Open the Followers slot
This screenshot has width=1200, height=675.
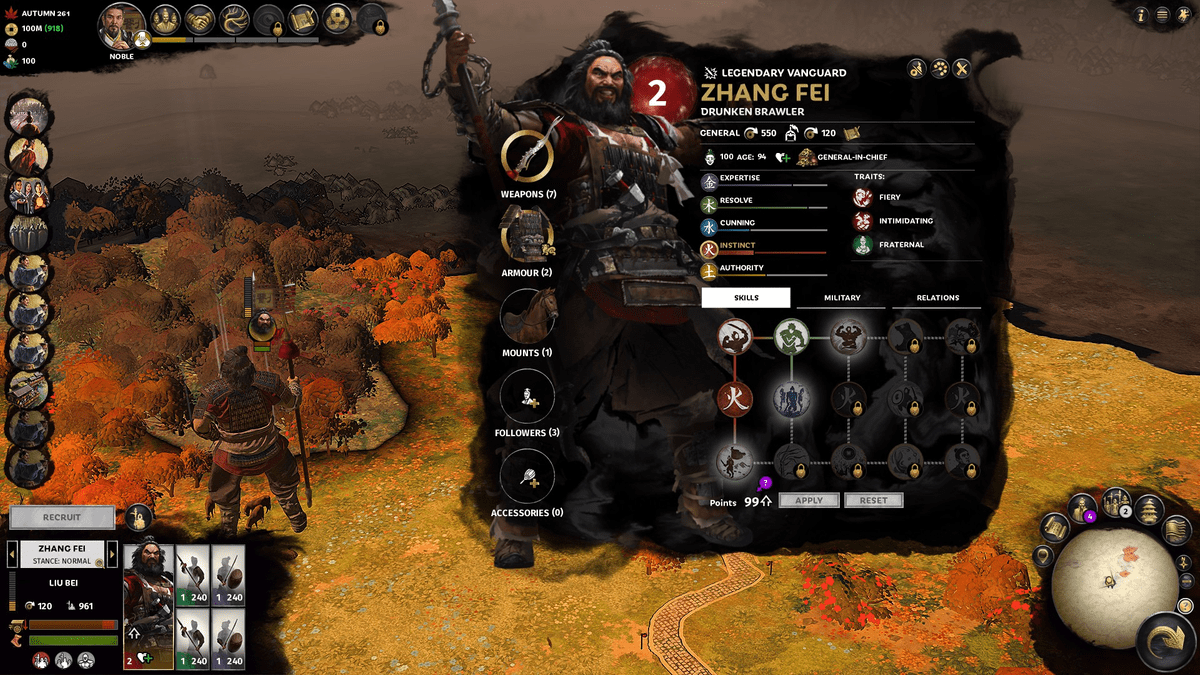(x=527, y=396)
